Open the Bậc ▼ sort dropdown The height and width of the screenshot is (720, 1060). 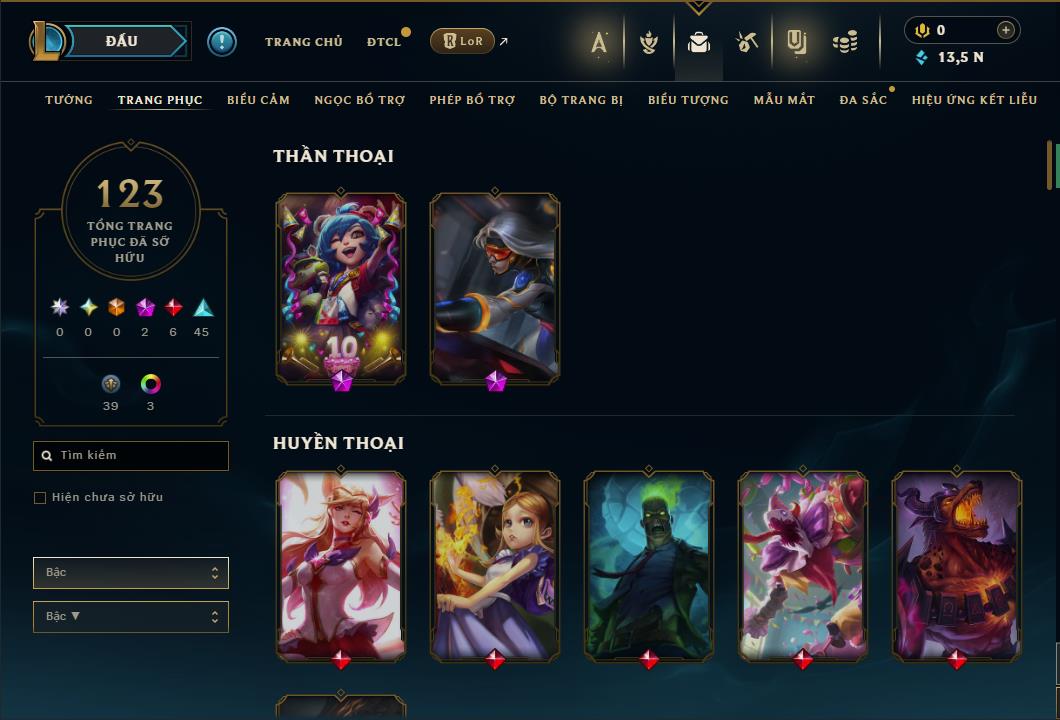131,617
